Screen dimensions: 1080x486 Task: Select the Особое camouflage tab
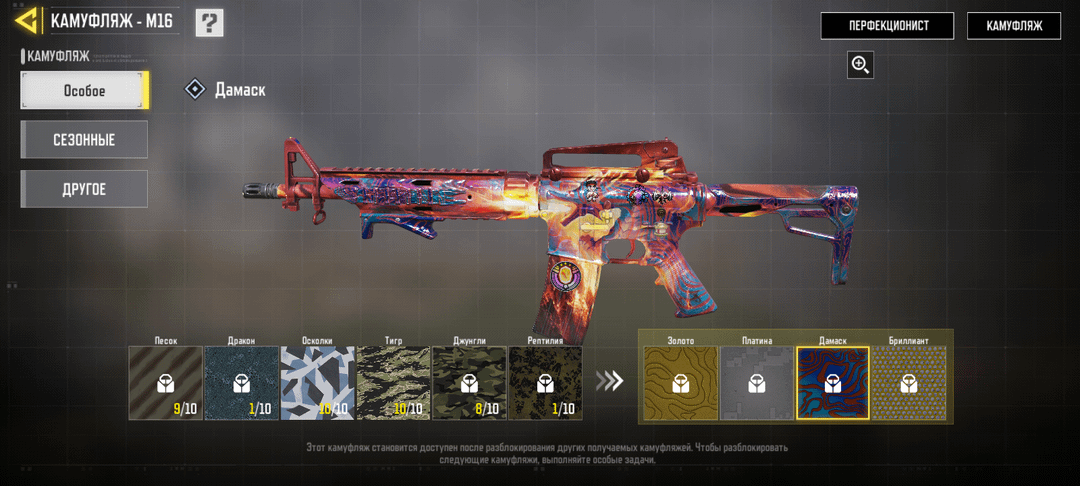[x=85, y=90]
